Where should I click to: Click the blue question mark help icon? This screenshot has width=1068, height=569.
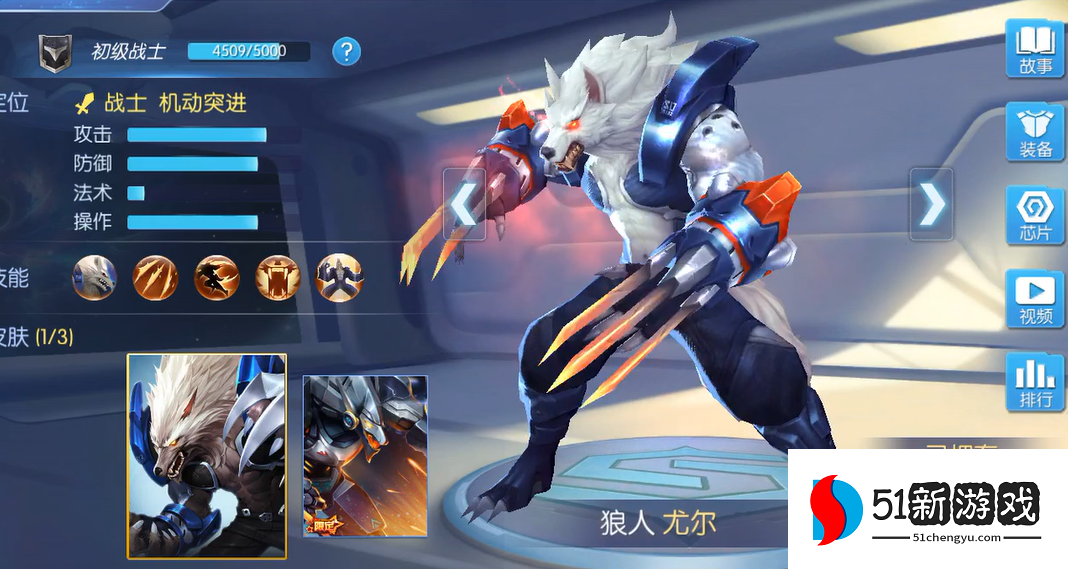[346, 51]
